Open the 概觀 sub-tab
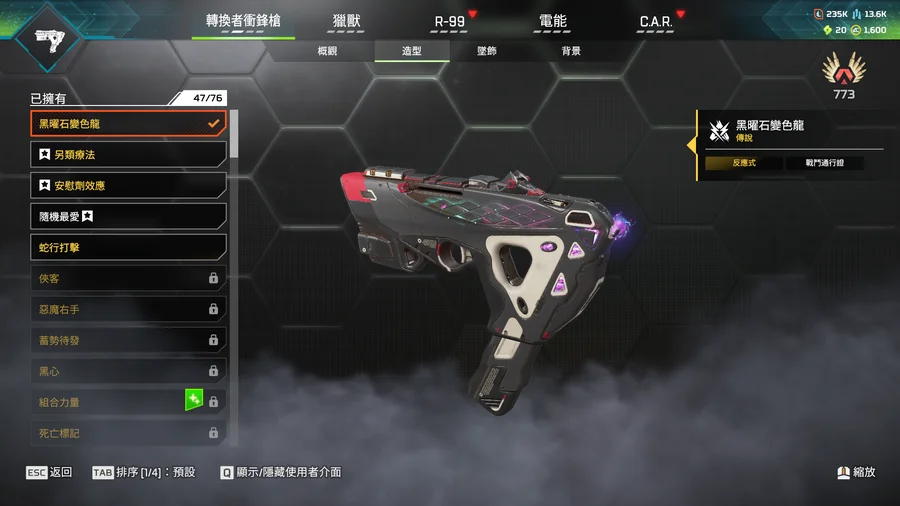900x506 pixels. [x=327, y=51]
